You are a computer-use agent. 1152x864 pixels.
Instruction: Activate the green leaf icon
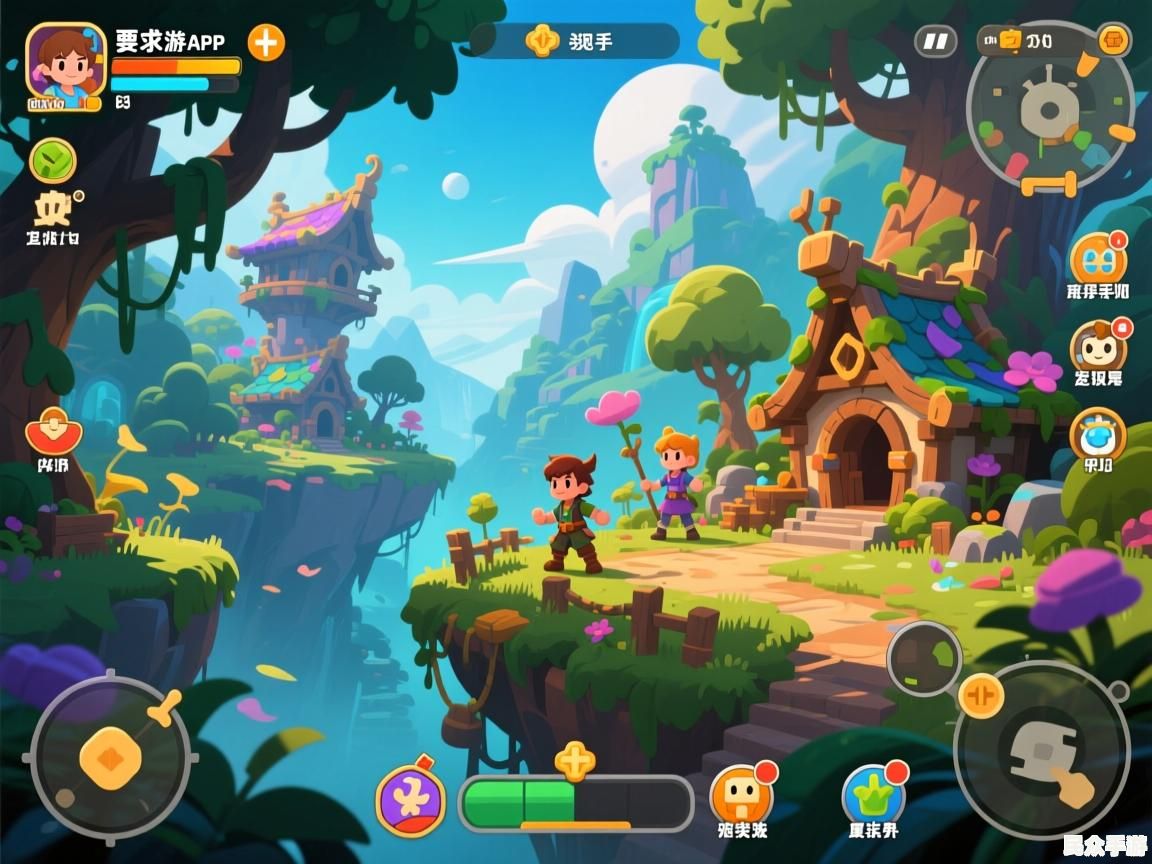coord(53,160)
